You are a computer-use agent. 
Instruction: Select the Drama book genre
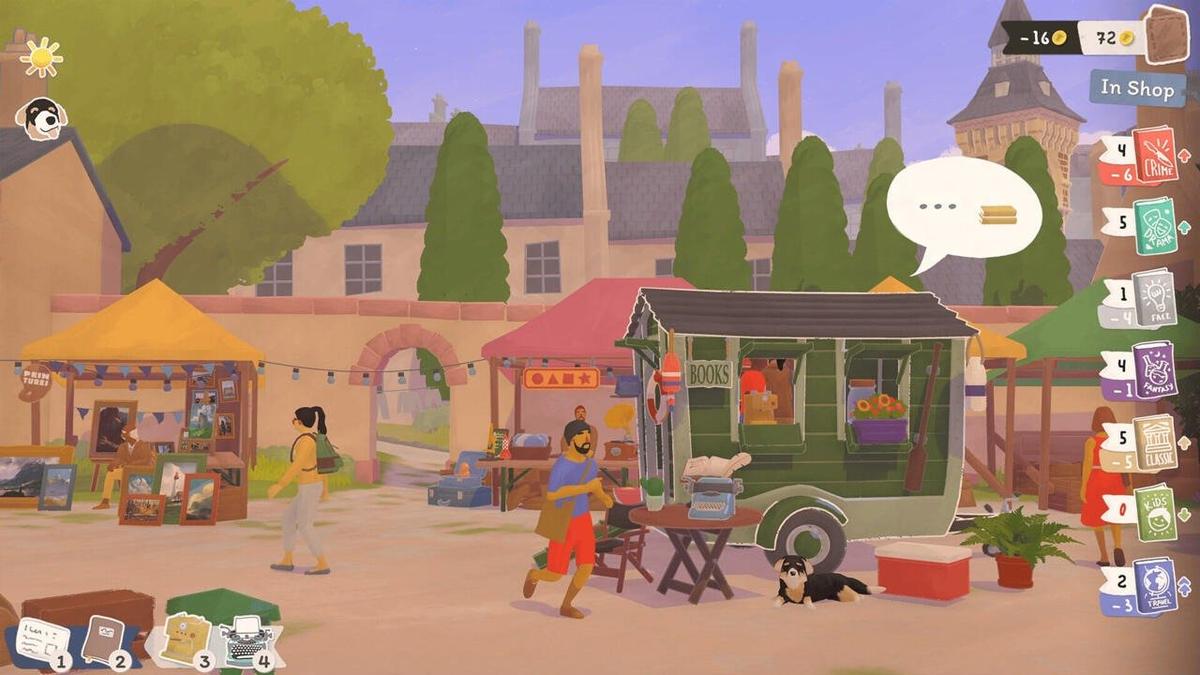[x=1154, y=226]
